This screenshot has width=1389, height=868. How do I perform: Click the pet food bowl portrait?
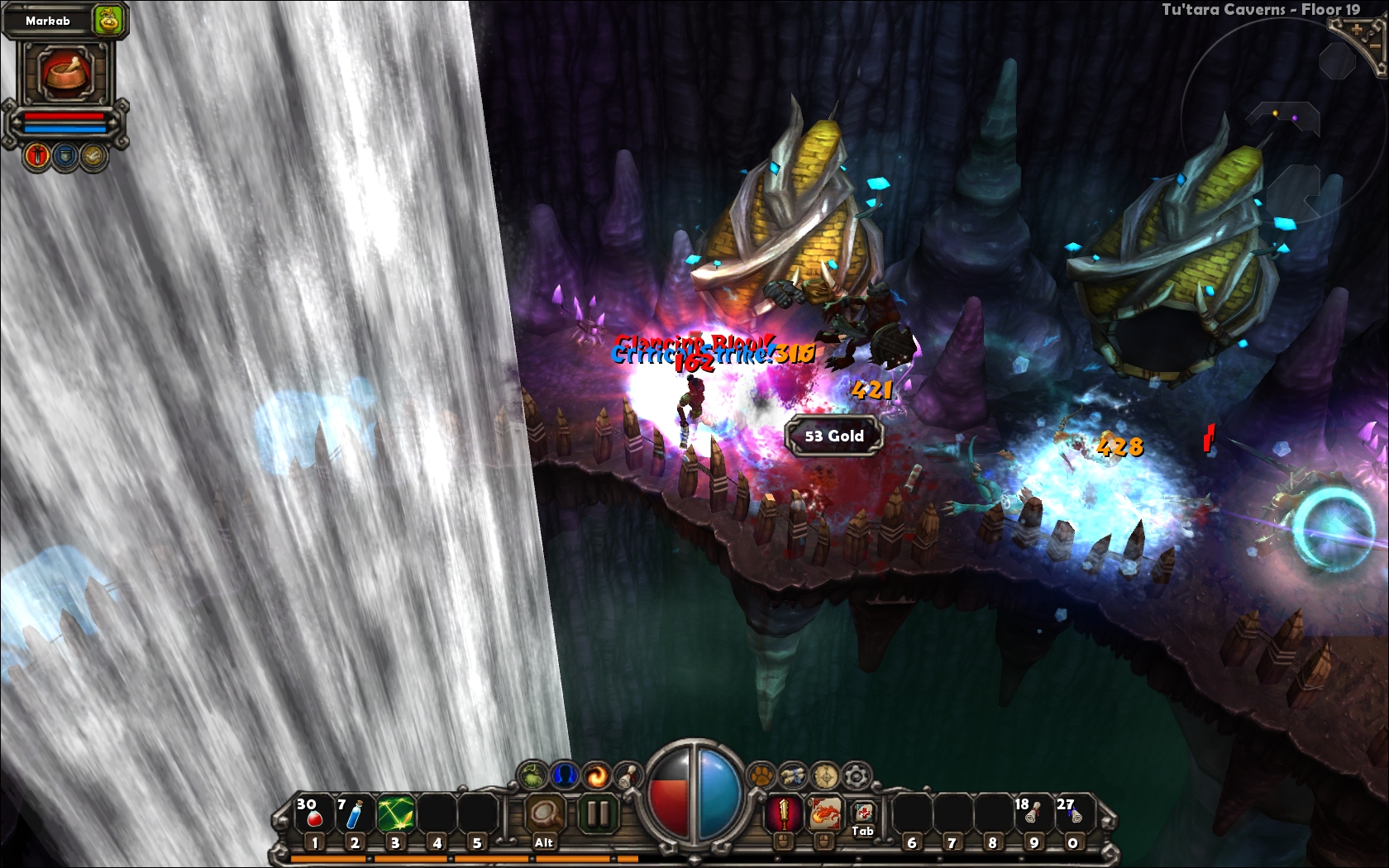(x=66, y=72)
